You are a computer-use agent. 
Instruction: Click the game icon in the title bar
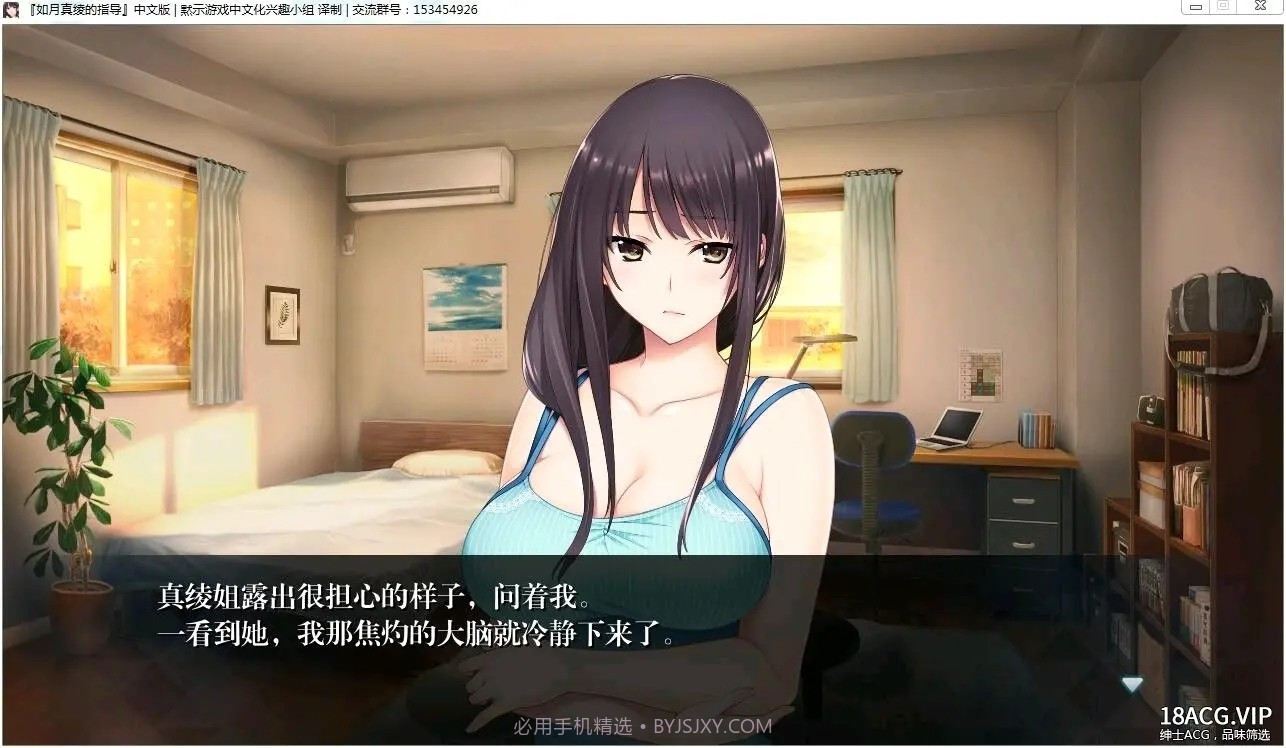click(12, 9)
